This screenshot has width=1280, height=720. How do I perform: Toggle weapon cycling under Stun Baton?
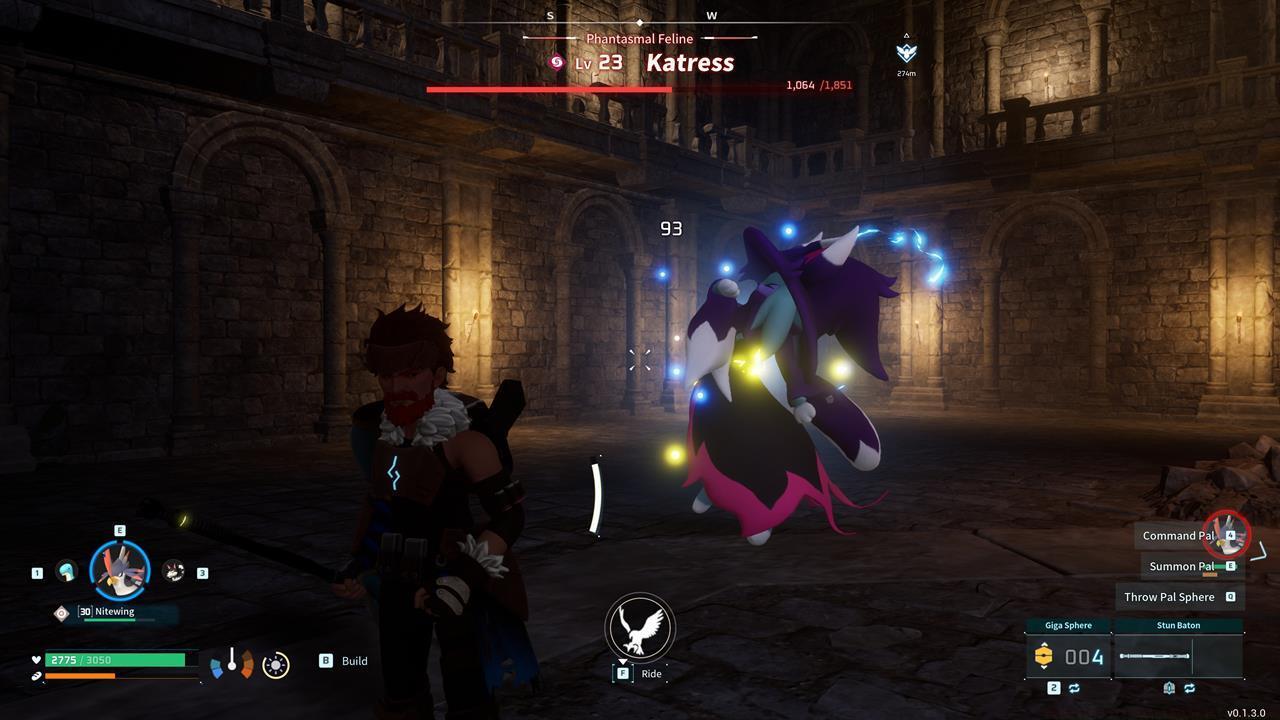click(x=1190, y=687)
